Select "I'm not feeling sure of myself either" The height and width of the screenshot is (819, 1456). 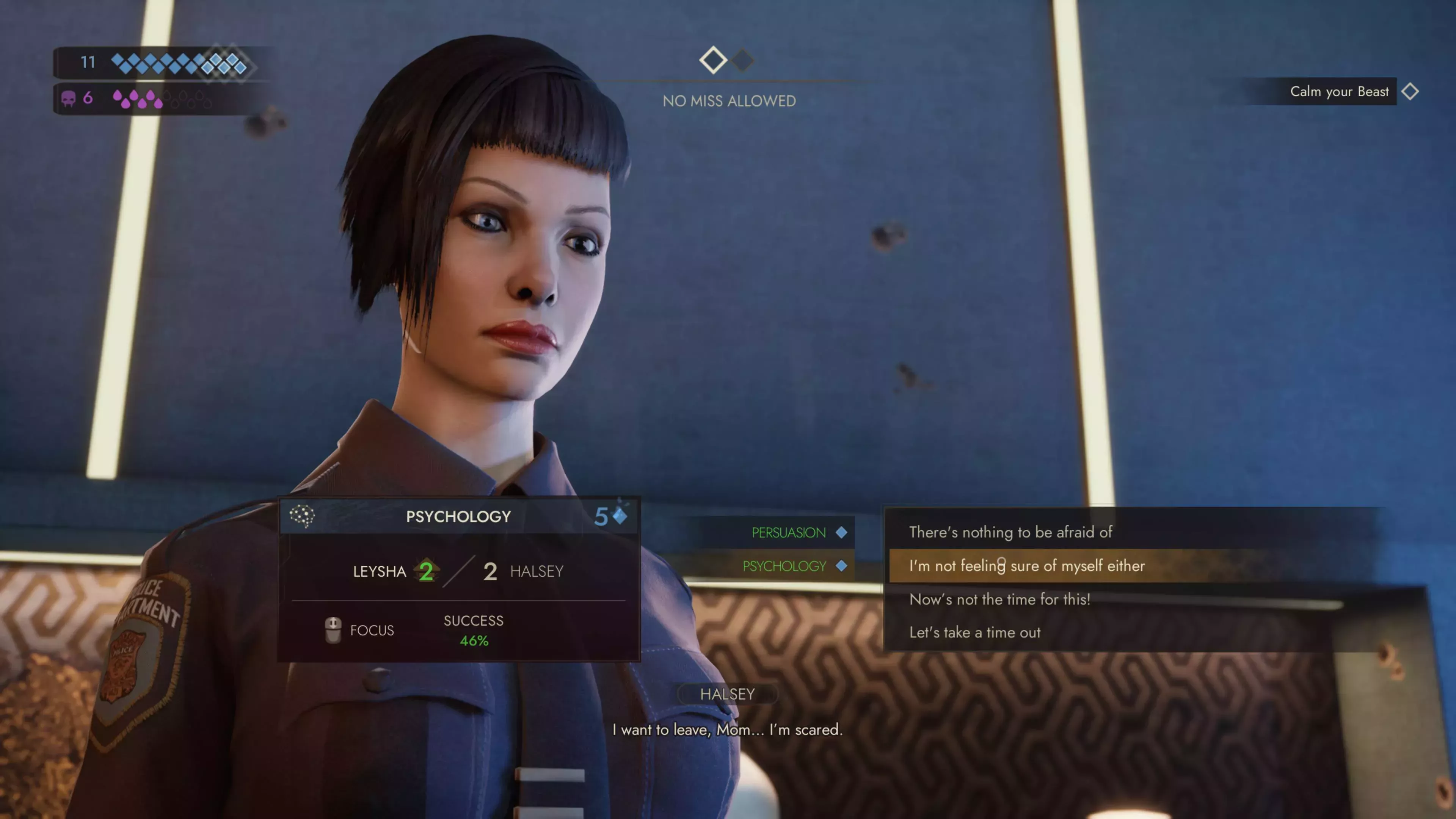pos(1026,566)
